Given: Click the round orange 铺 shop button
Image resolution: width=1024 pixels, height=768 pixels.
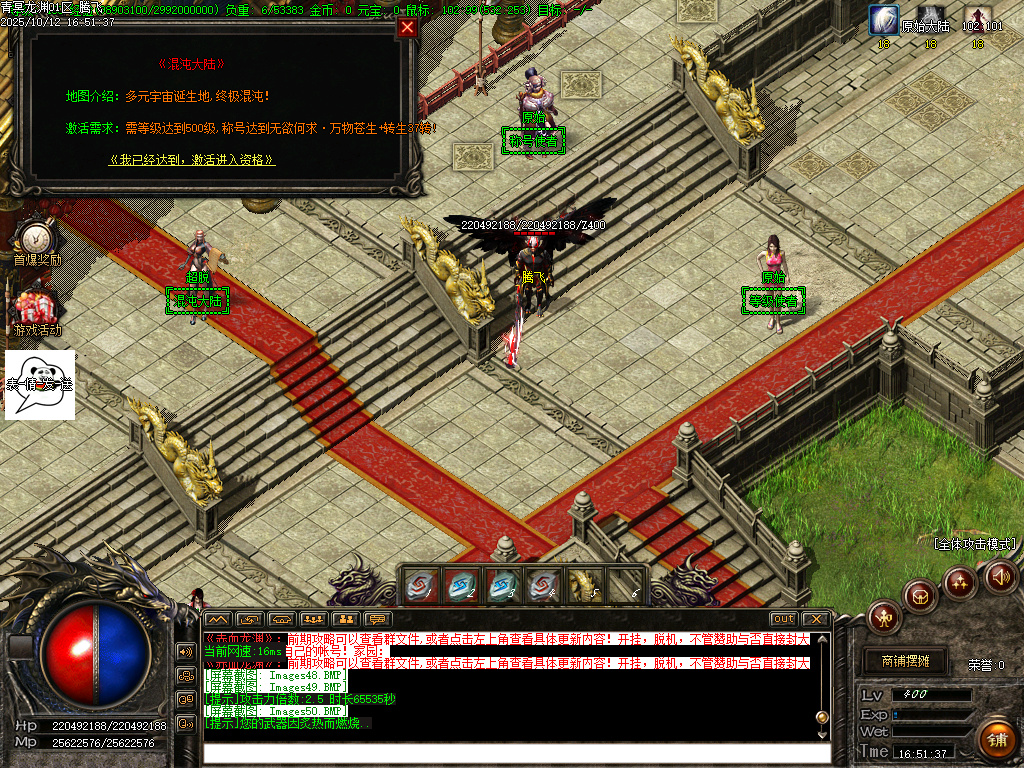Looking at the screenshot, I should point(995,740).
